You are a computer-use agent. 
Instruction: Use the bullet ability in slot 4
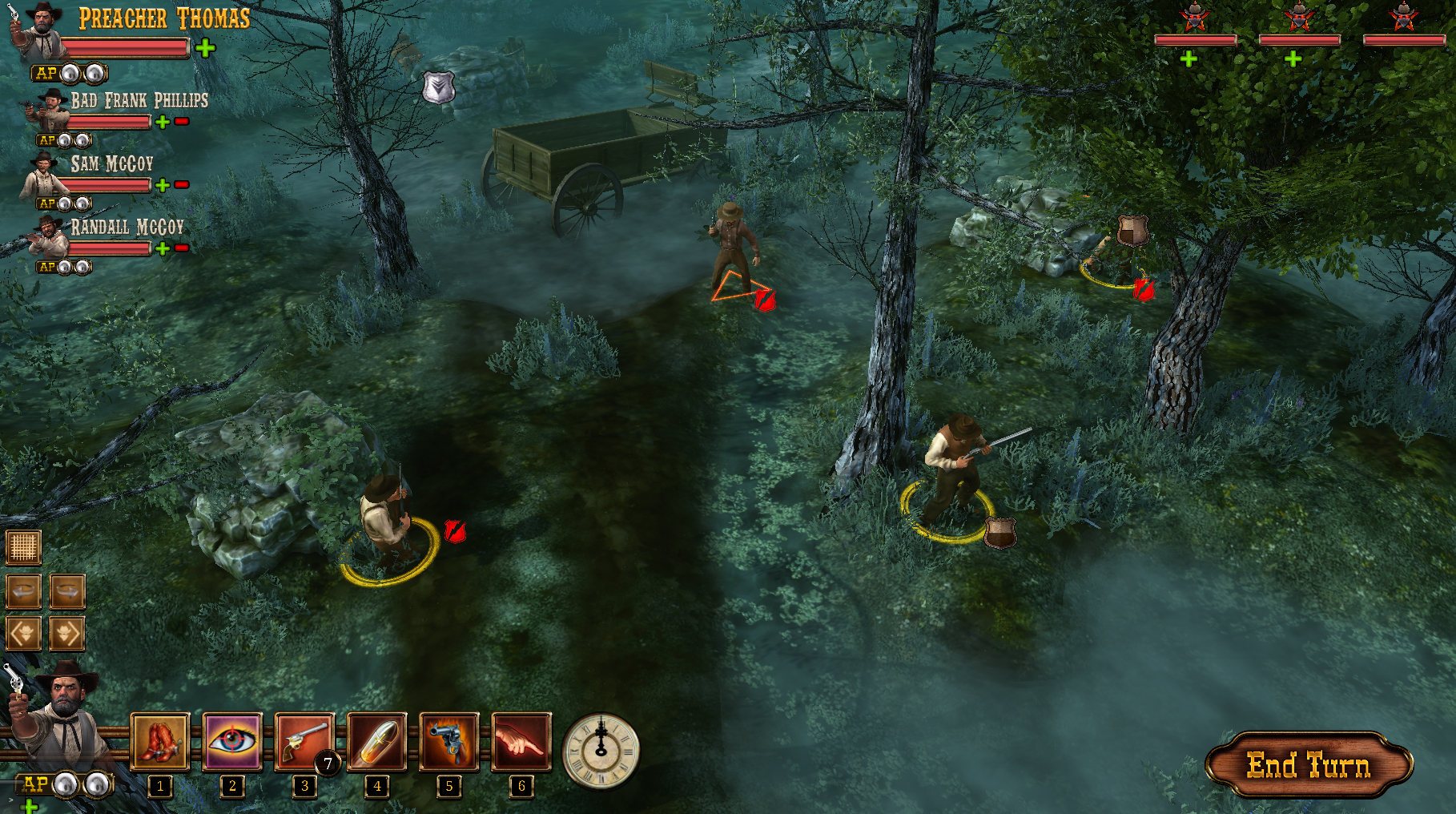click(377, 741)
